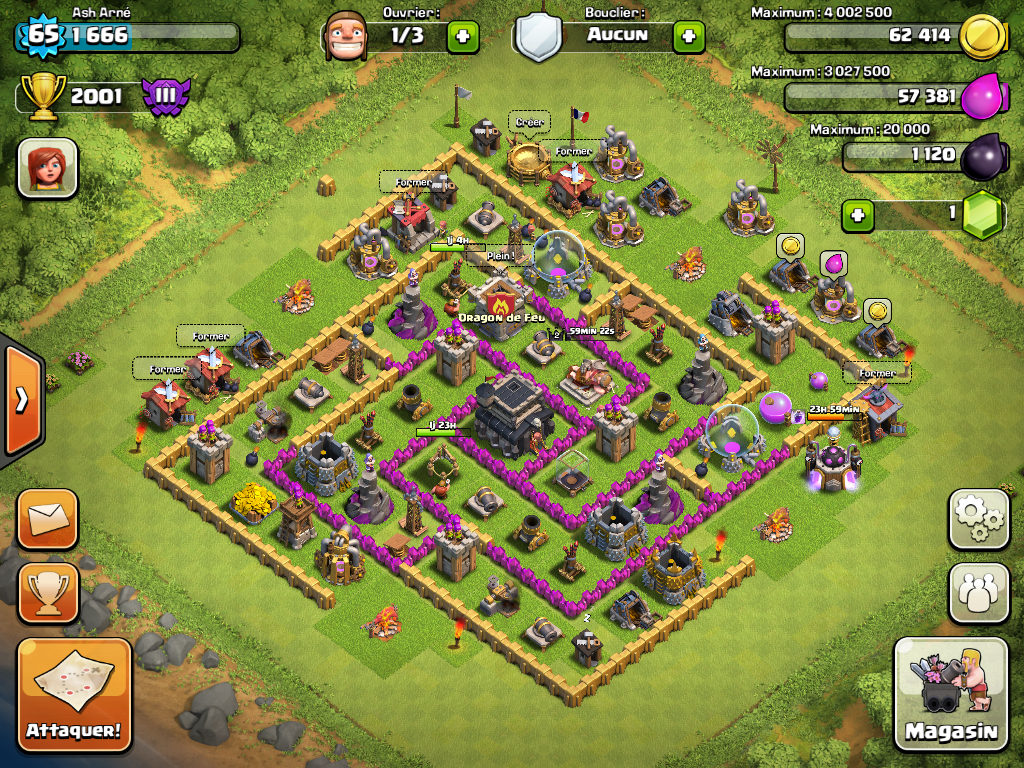This screenshot has width=1024, height=768.
Task: Tap the pink elixir drop icon
Action: (981, 99)
